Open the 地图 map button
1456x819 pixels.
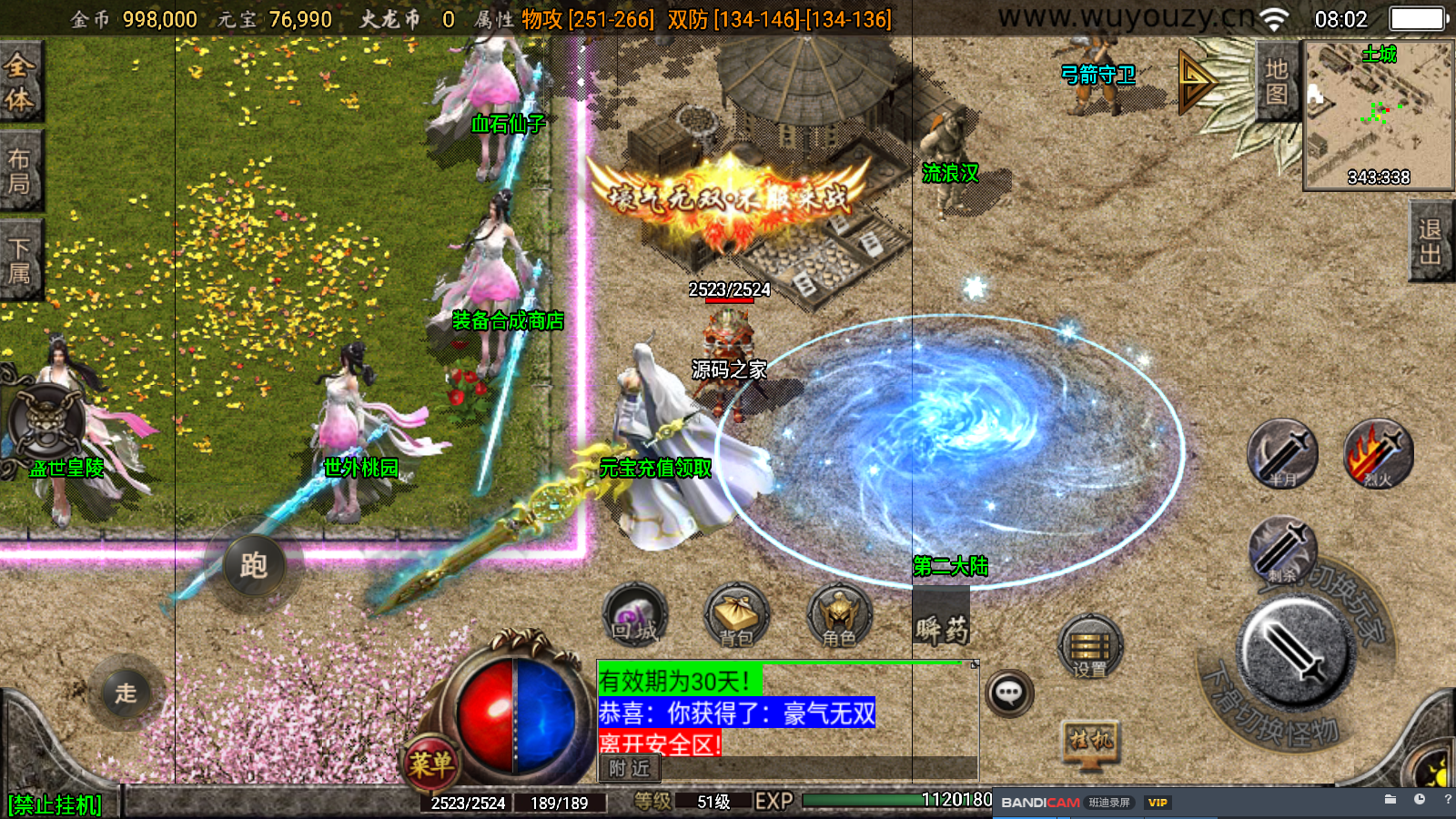pos(1276,81)
